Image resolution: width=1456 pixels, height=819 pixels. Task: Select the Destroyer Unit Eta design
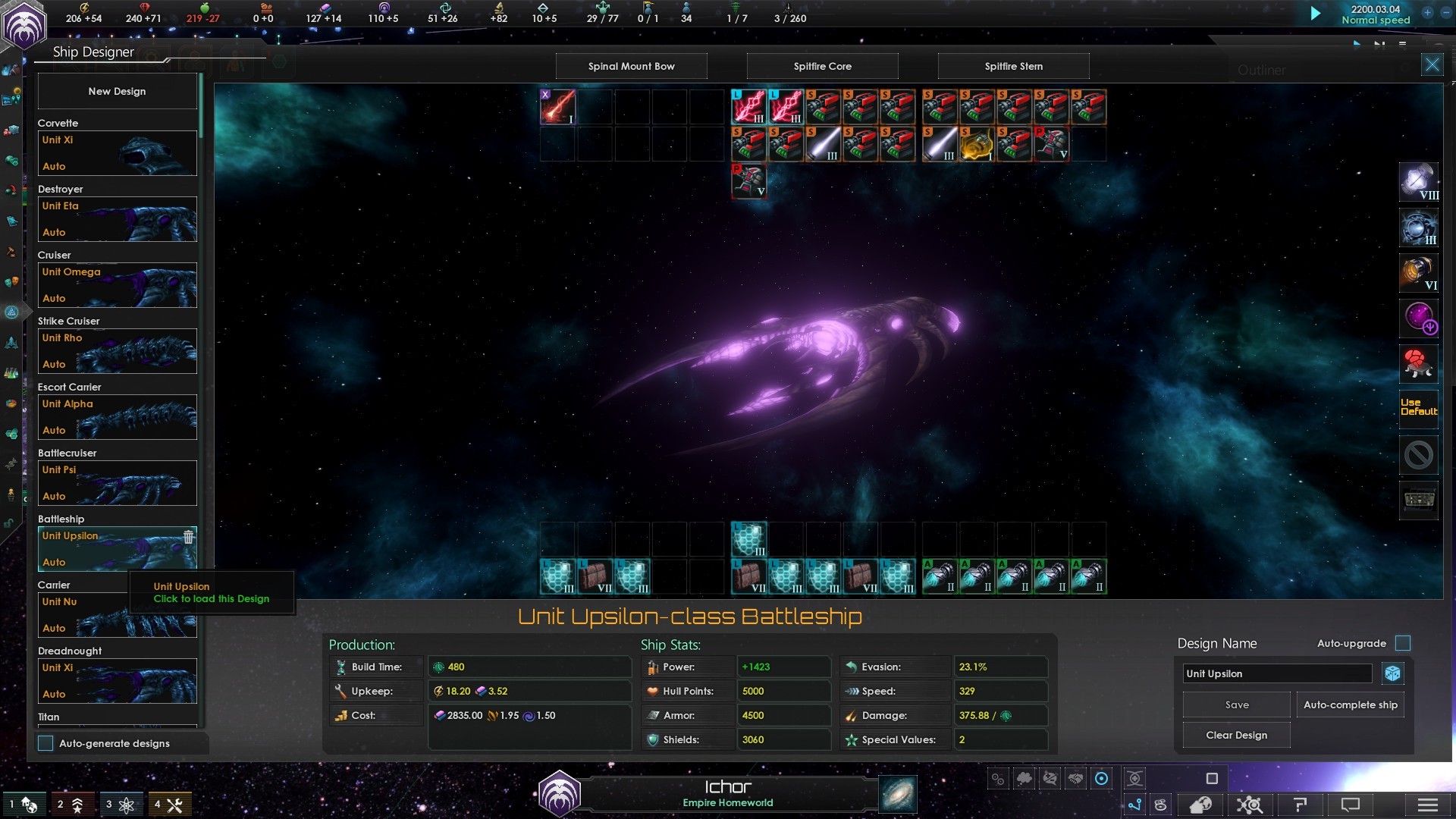[117, 219]
